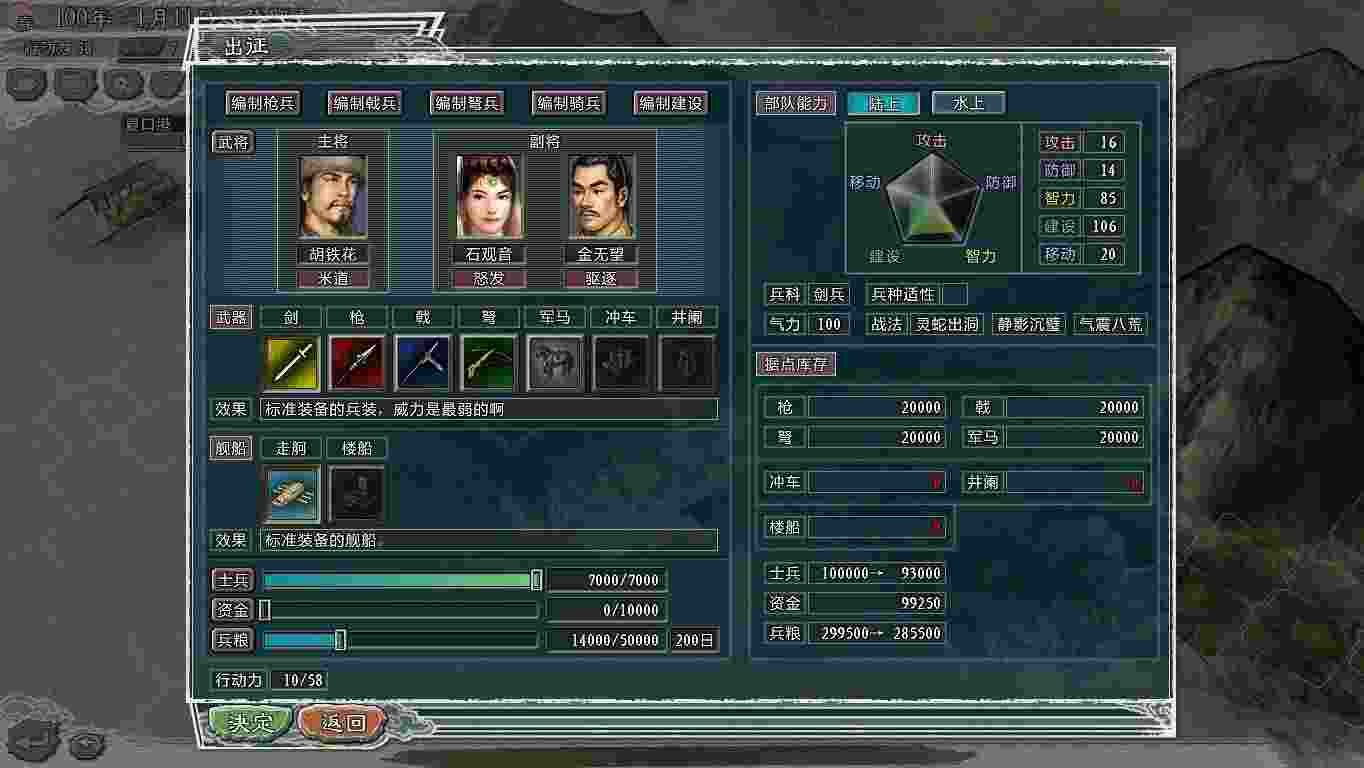Screen dimensions: 1364x768
Task: Click the 返回 back button
Action: 342,722
